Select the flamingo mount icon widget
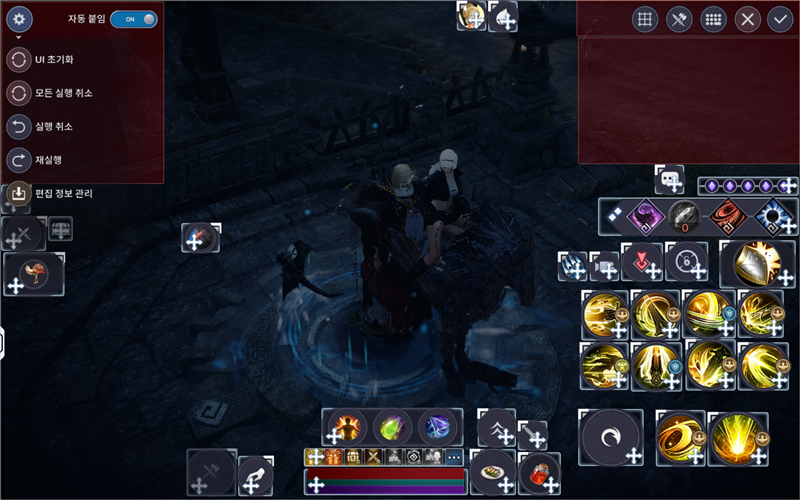800x500 pixels. (36, 272)
